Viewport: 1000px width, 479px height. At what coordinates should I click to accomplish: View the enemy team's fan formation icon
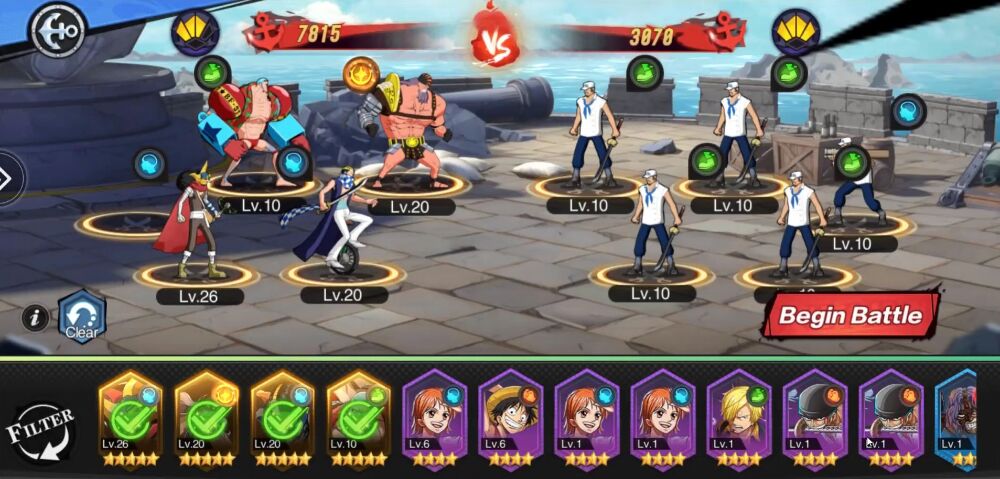(795, 33)
